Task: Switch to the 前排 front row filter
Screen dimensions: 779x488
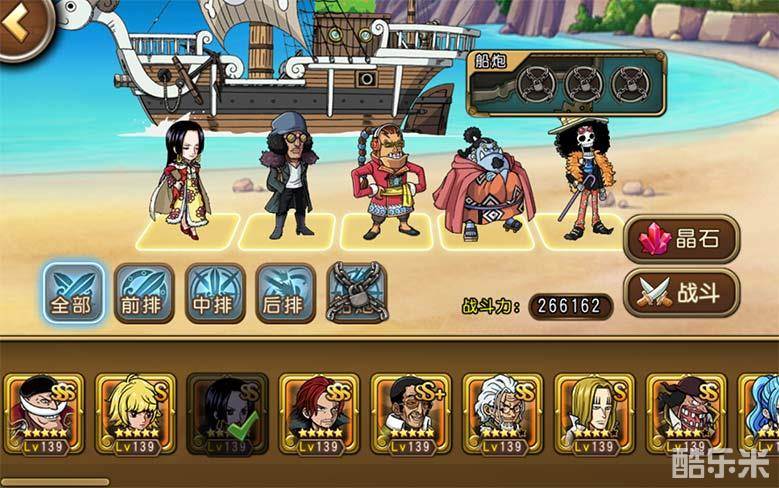Action: pyautogui.click(x=144, y=292)
